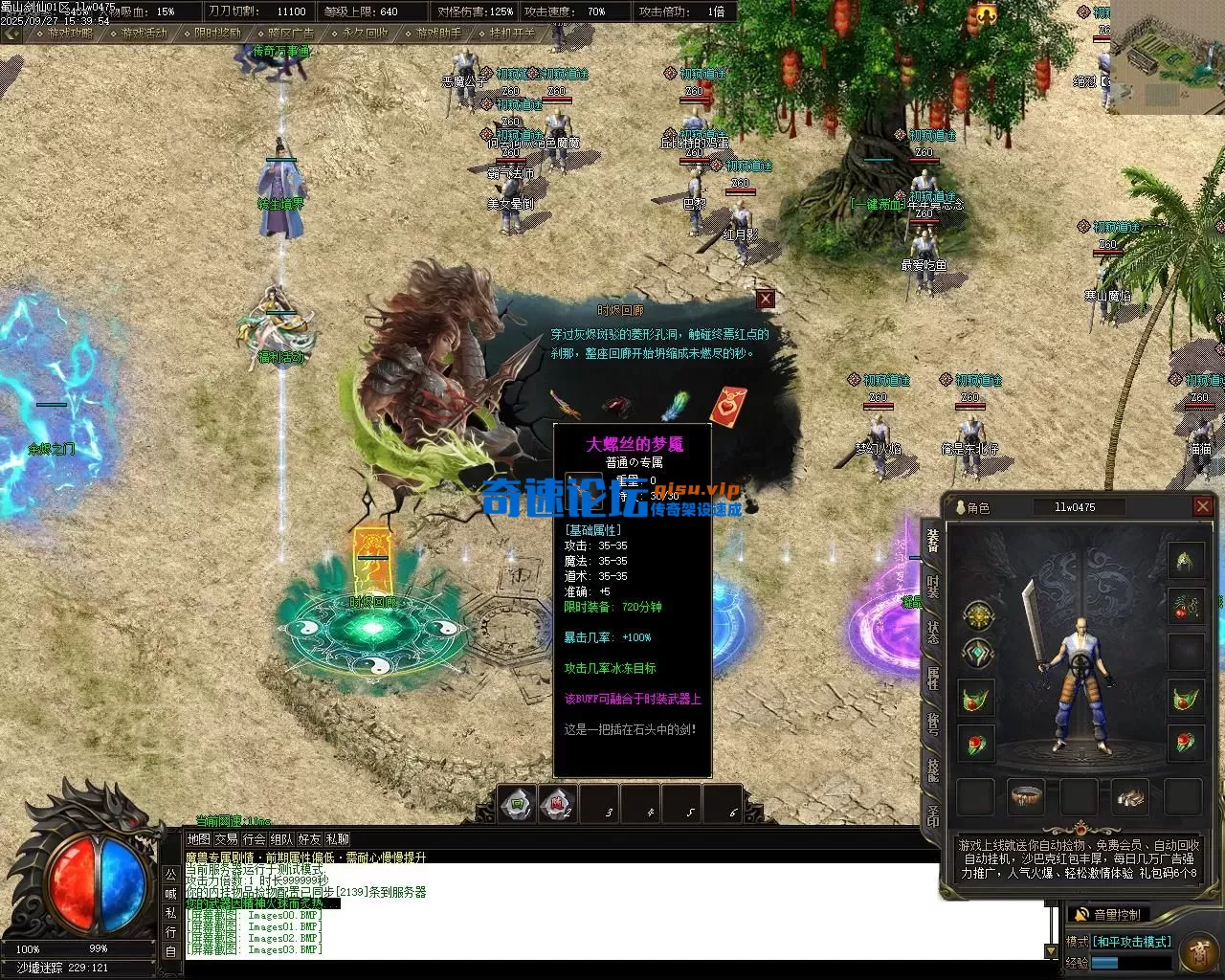
Task: Select the equipped belt slot
Action: 1027,796
